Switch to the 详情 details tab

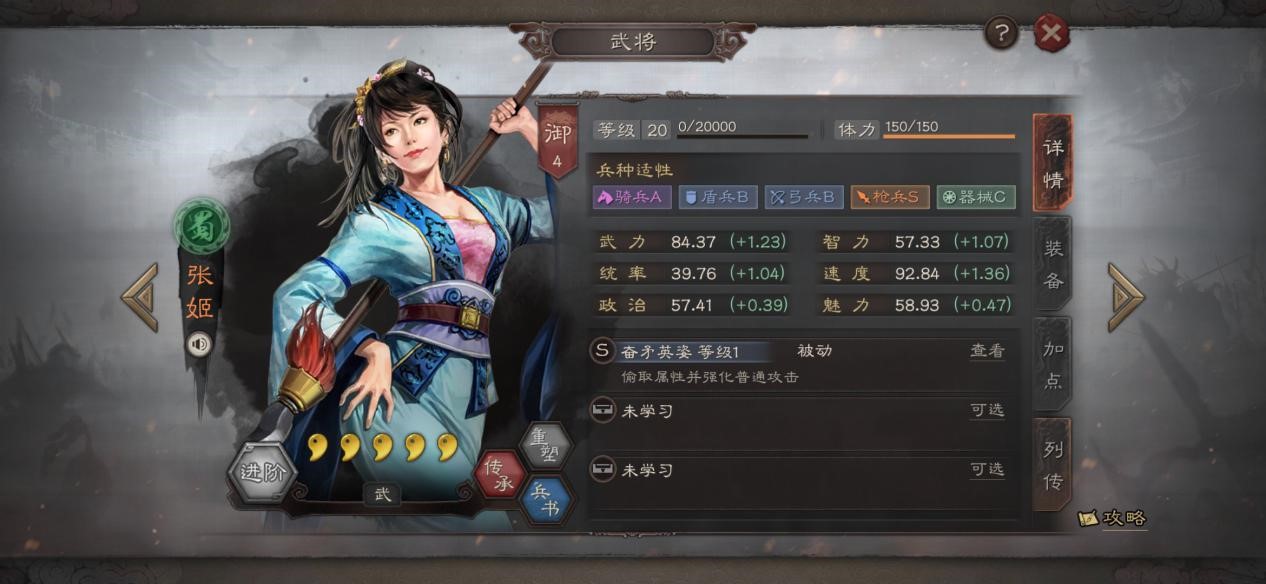[1053, 163]
